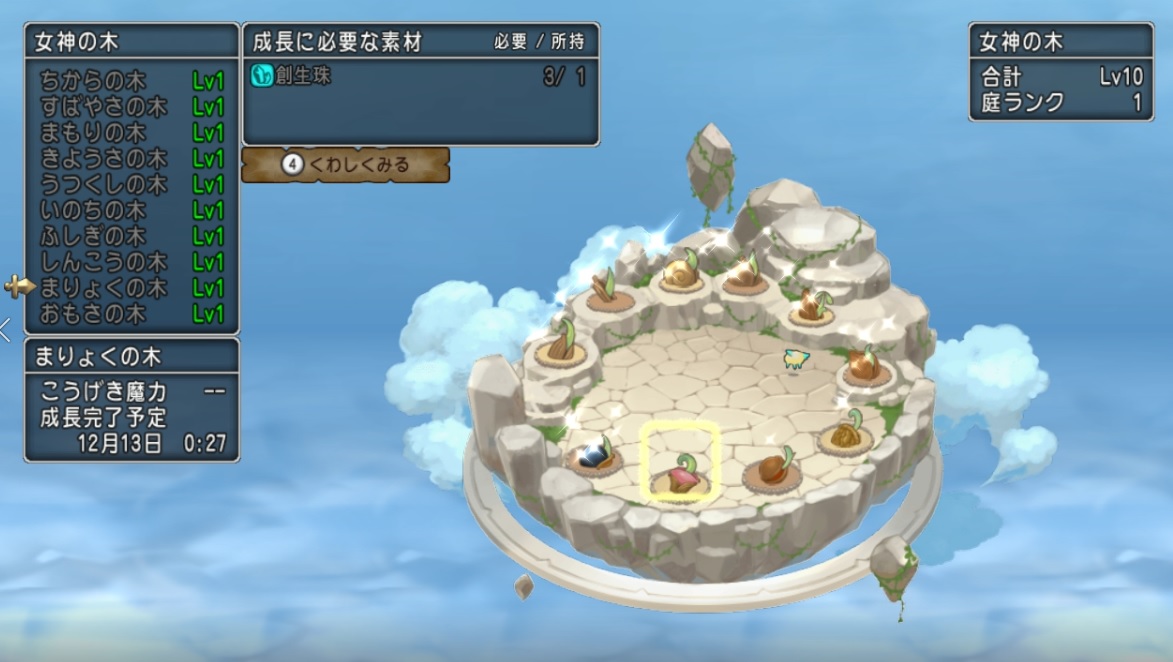Choose すばやさの木 from the list
This screenshot has height=662, width=1173.
(x=131, y=107)
